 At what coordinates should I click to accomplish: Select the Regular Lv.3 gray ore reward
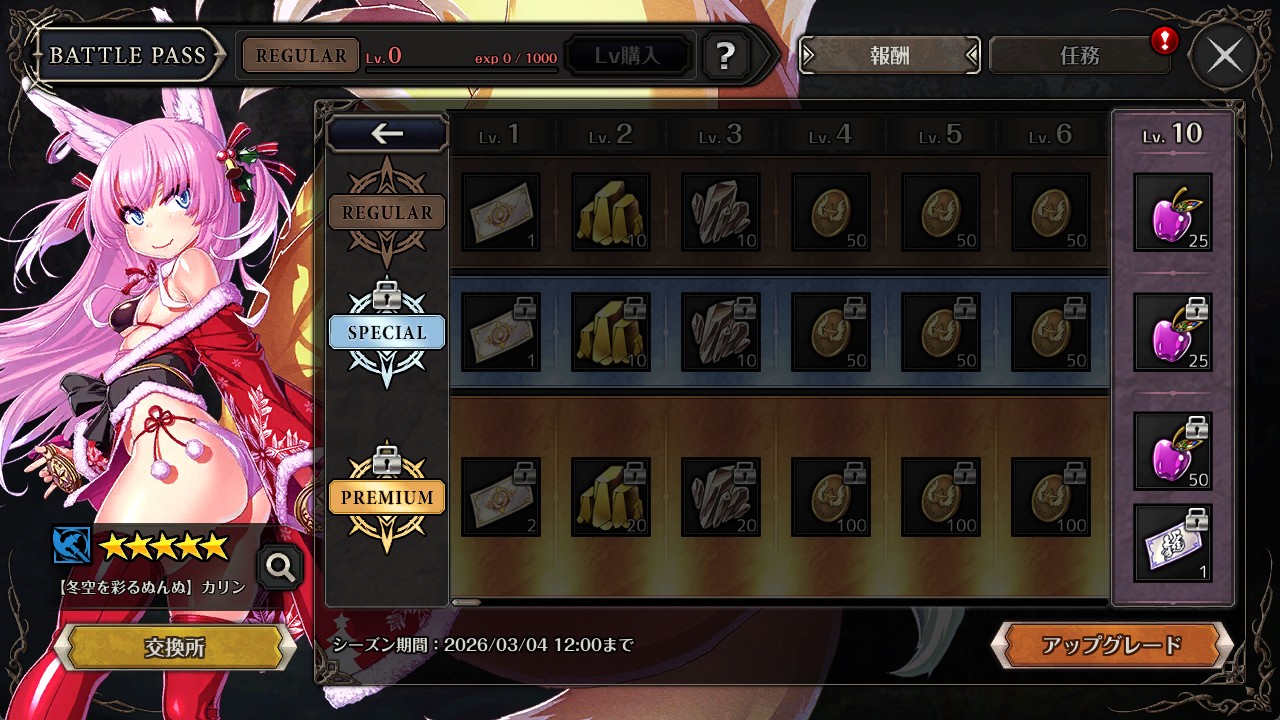(x=721, y=212)
